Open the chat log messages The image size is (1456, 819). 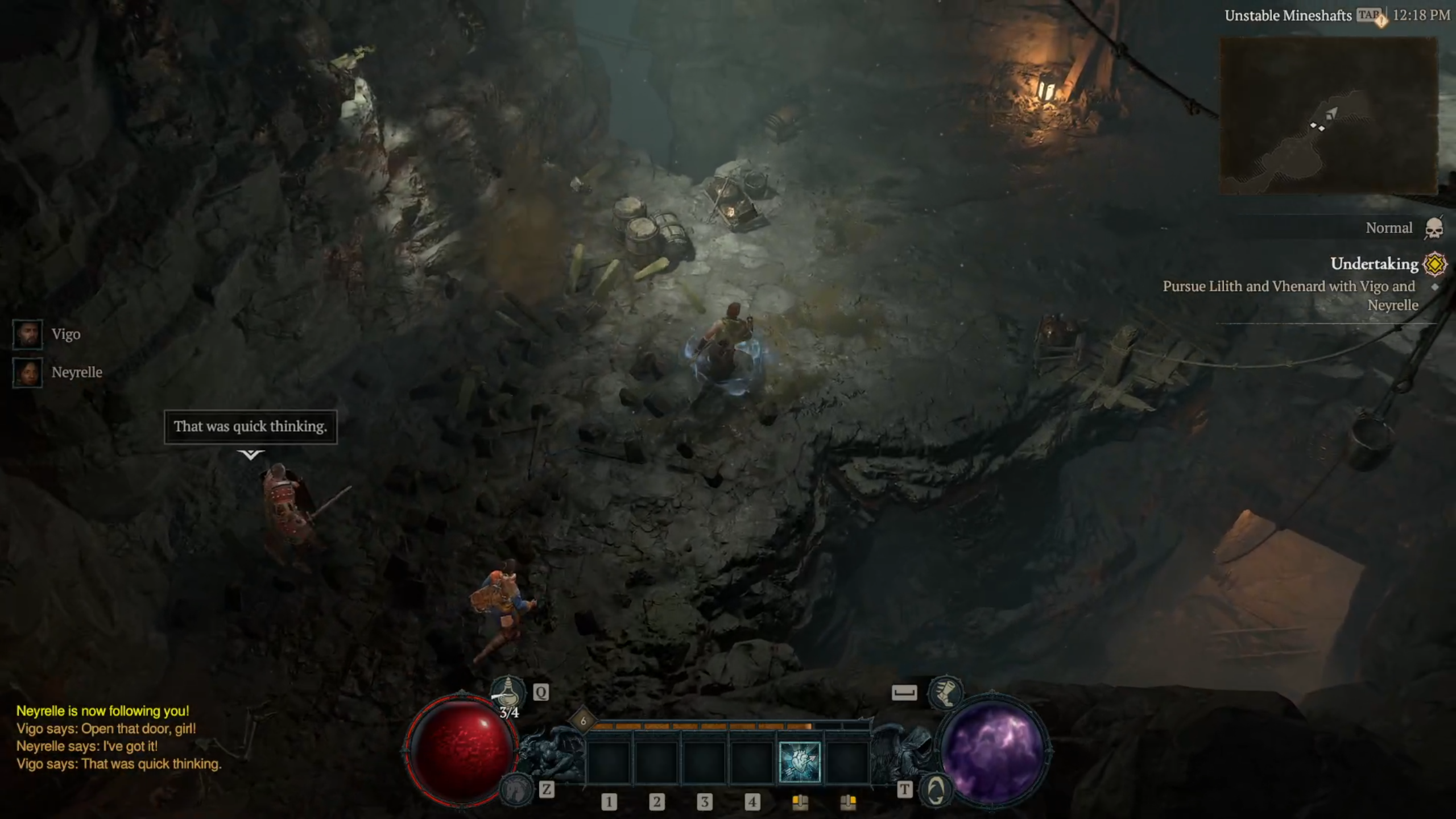coord(118,737)
